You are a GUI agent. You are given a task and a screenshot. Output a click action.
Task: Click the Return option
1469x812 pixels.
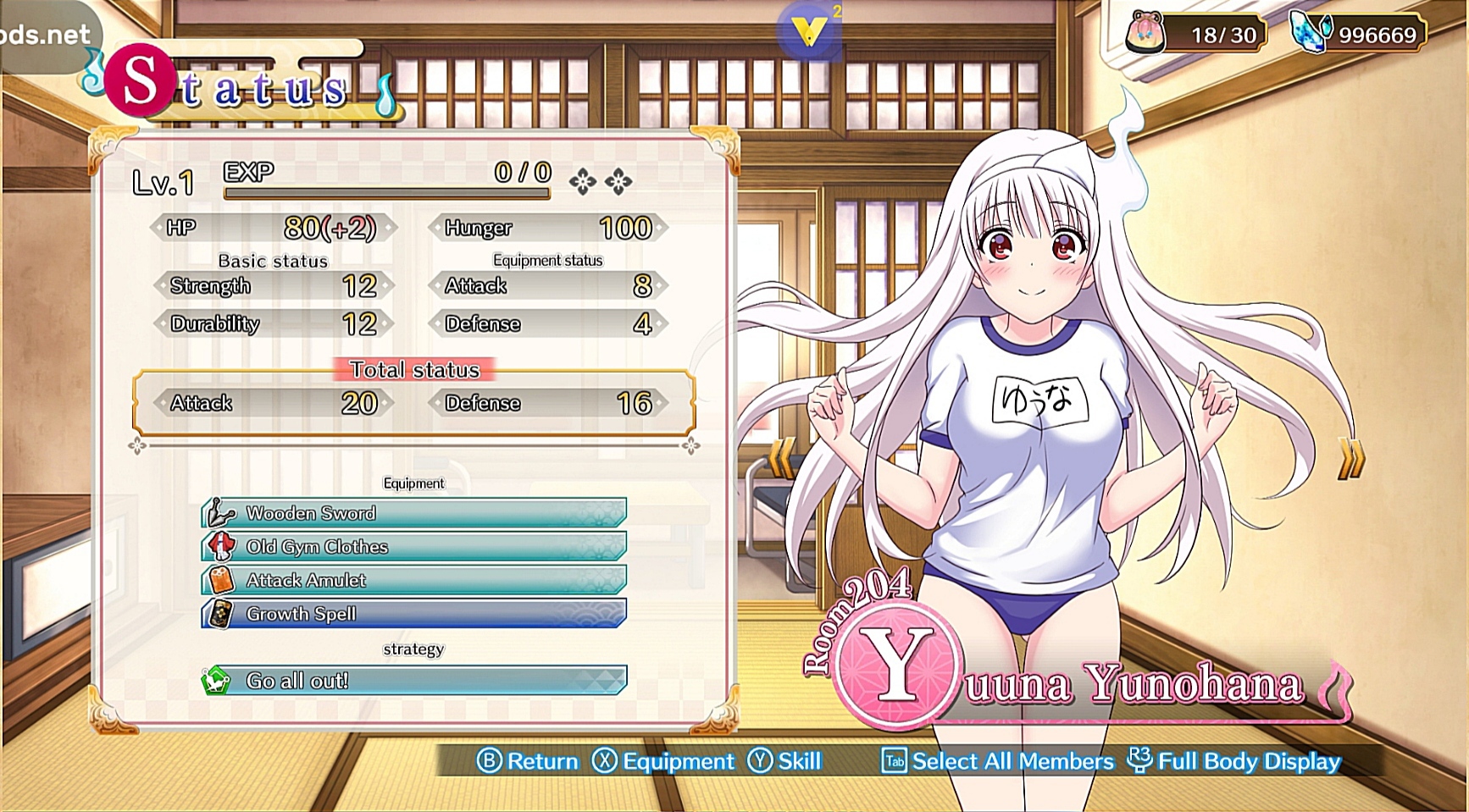coord(528,761)
